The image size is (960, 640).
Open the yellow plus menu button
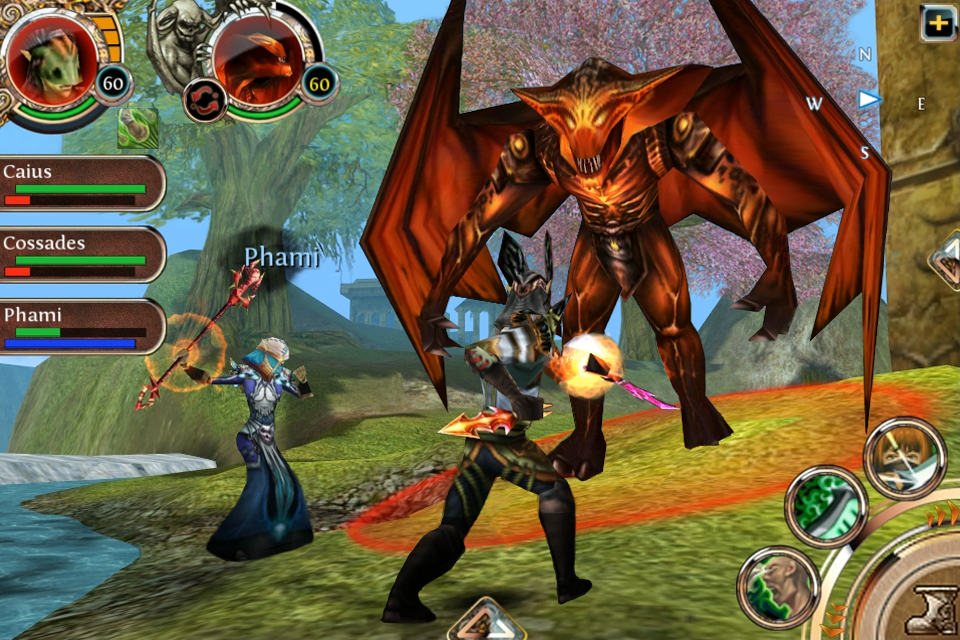(938, 22)
